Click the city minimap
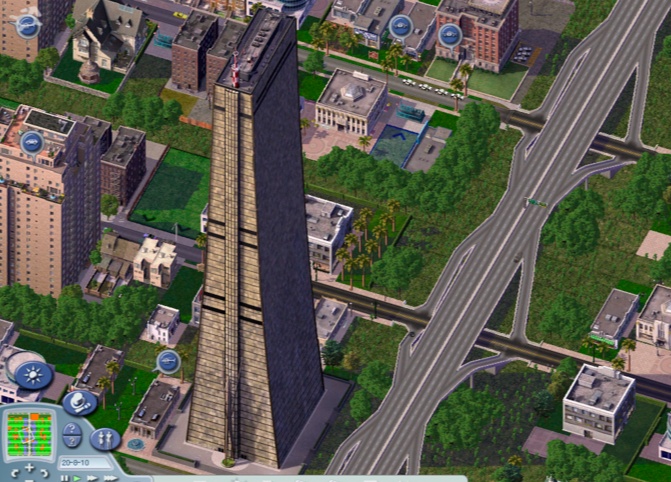 point(29,434)
